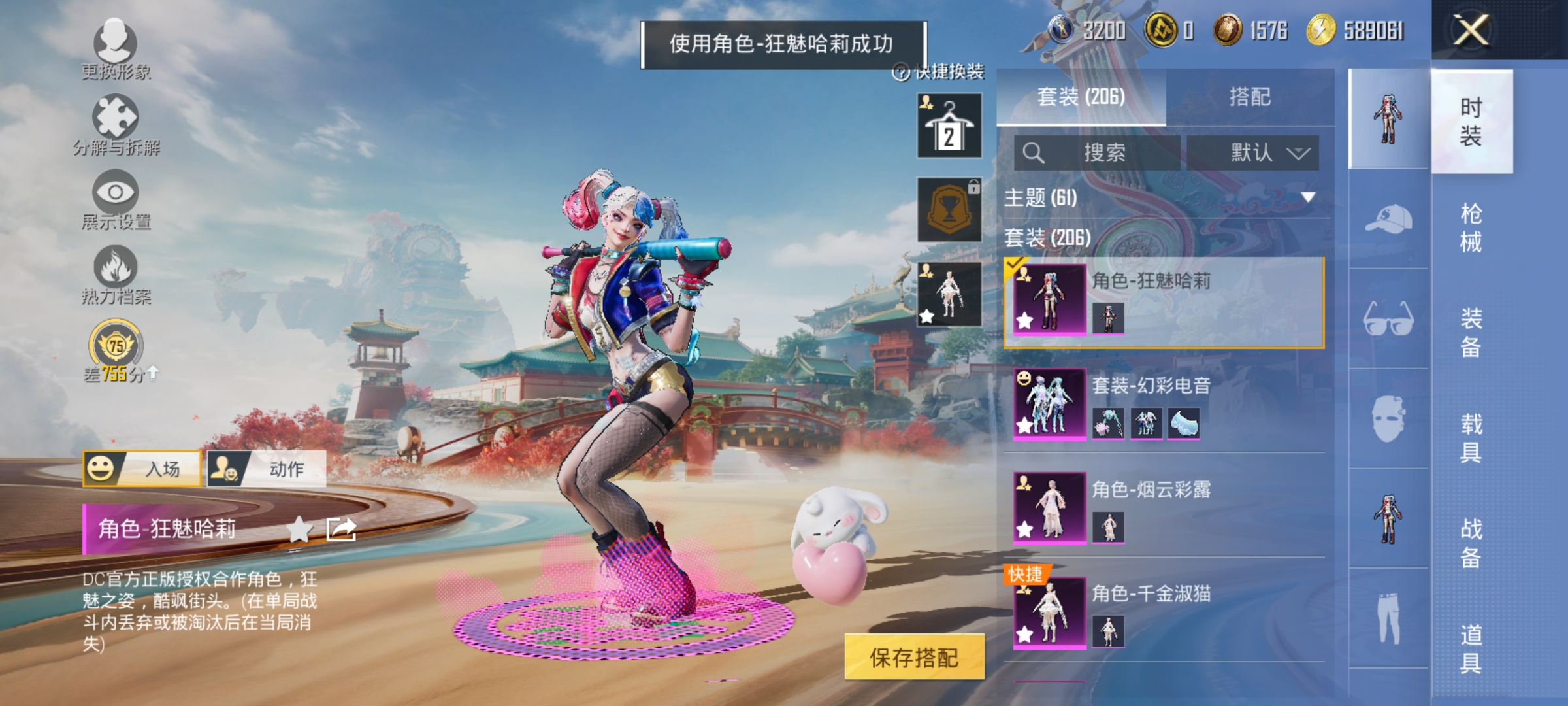Image resolution: width=1568 pixels, height=706 pixels.
Task: Click the wardrobe hanger icon showing 2
Action: 949,124
